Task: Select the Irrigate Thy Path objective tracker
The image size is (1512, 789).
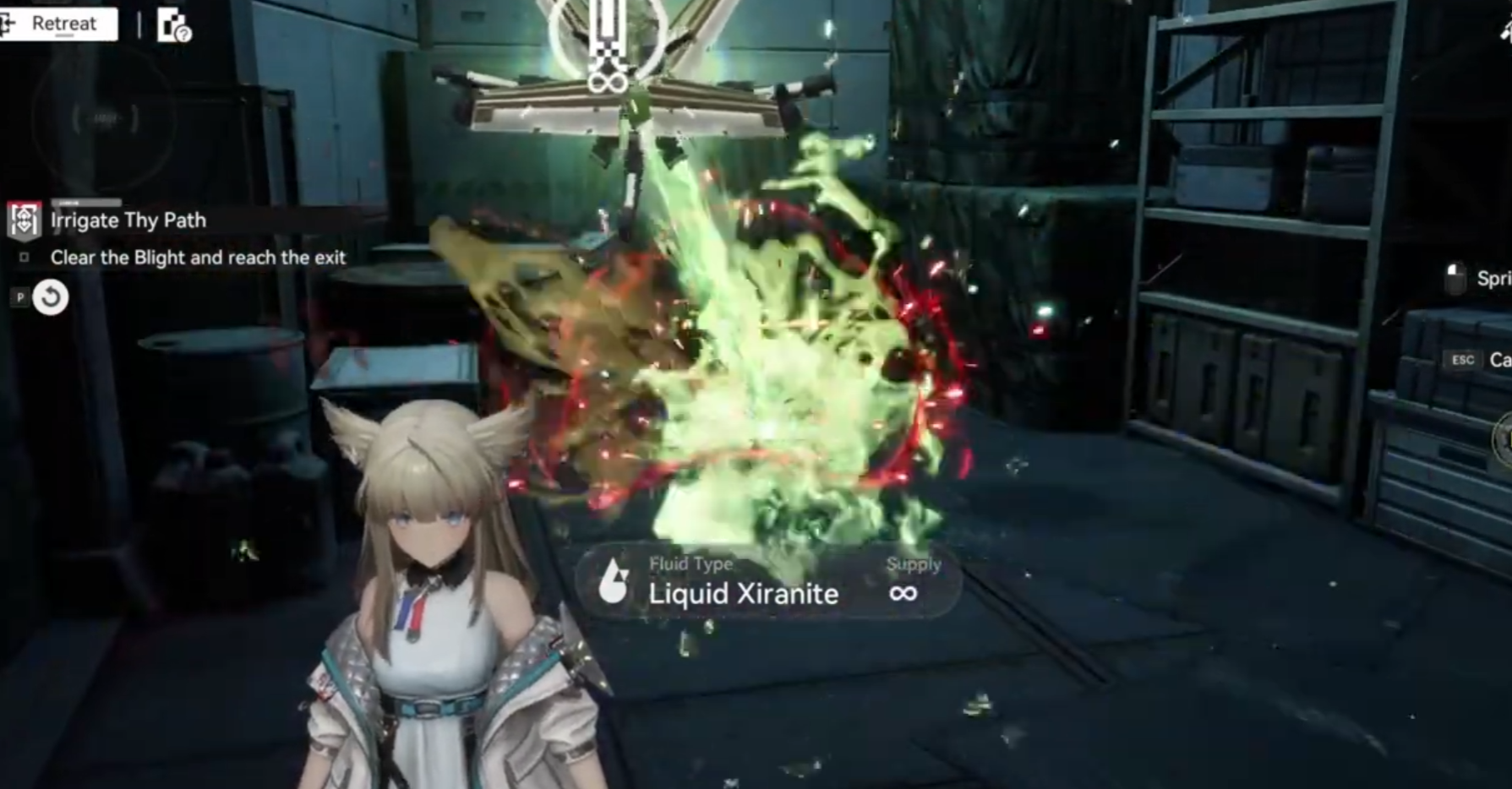Action: point(127,220)
